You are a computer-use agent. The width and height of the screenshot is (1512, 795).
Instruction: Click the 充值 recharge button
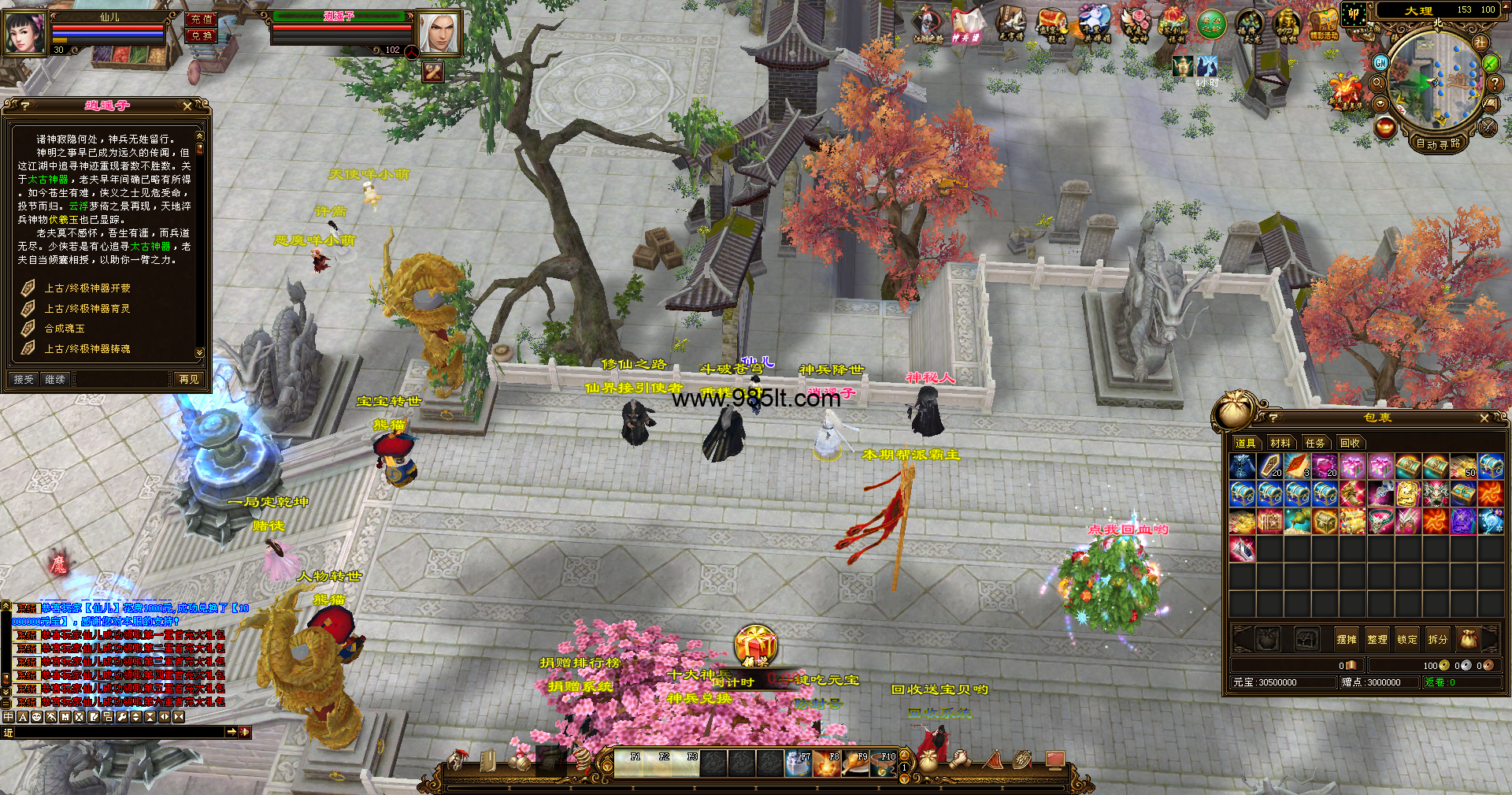tap(202, 19)
